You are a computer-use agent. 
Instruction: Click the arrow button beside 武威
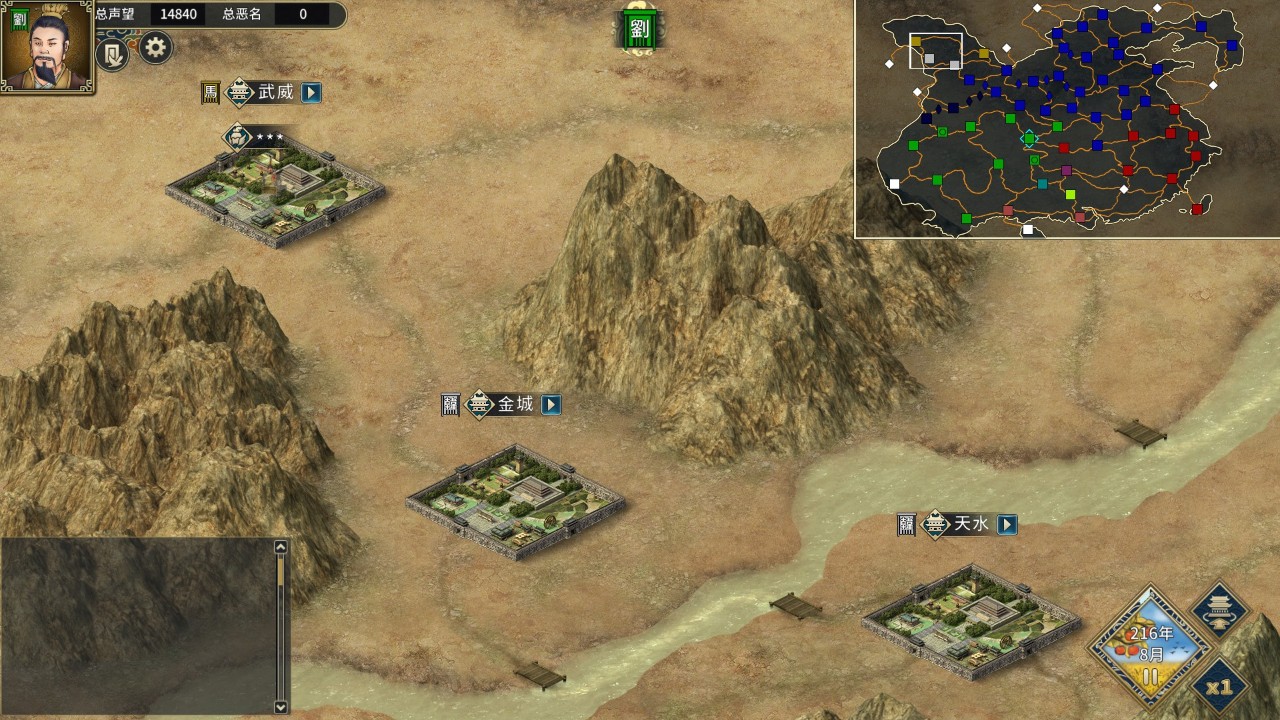(312, 93)
